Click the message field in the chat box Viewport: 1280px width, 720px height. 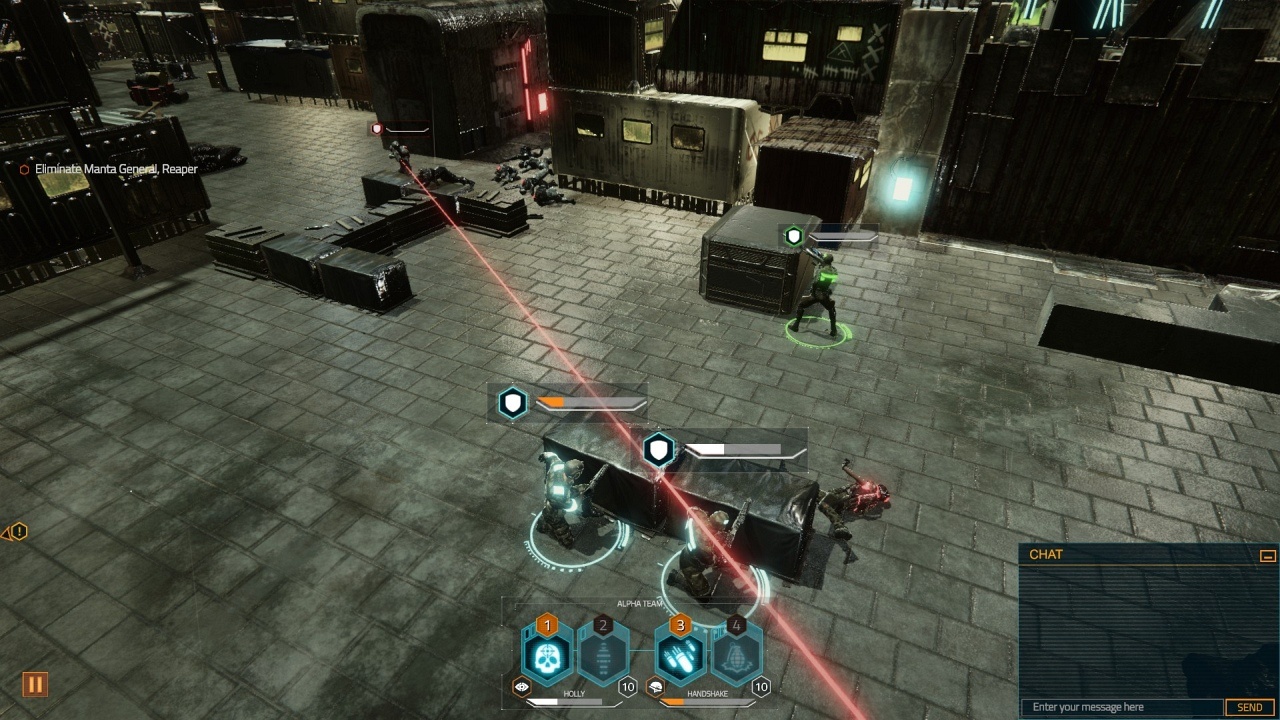(1122, 707)
